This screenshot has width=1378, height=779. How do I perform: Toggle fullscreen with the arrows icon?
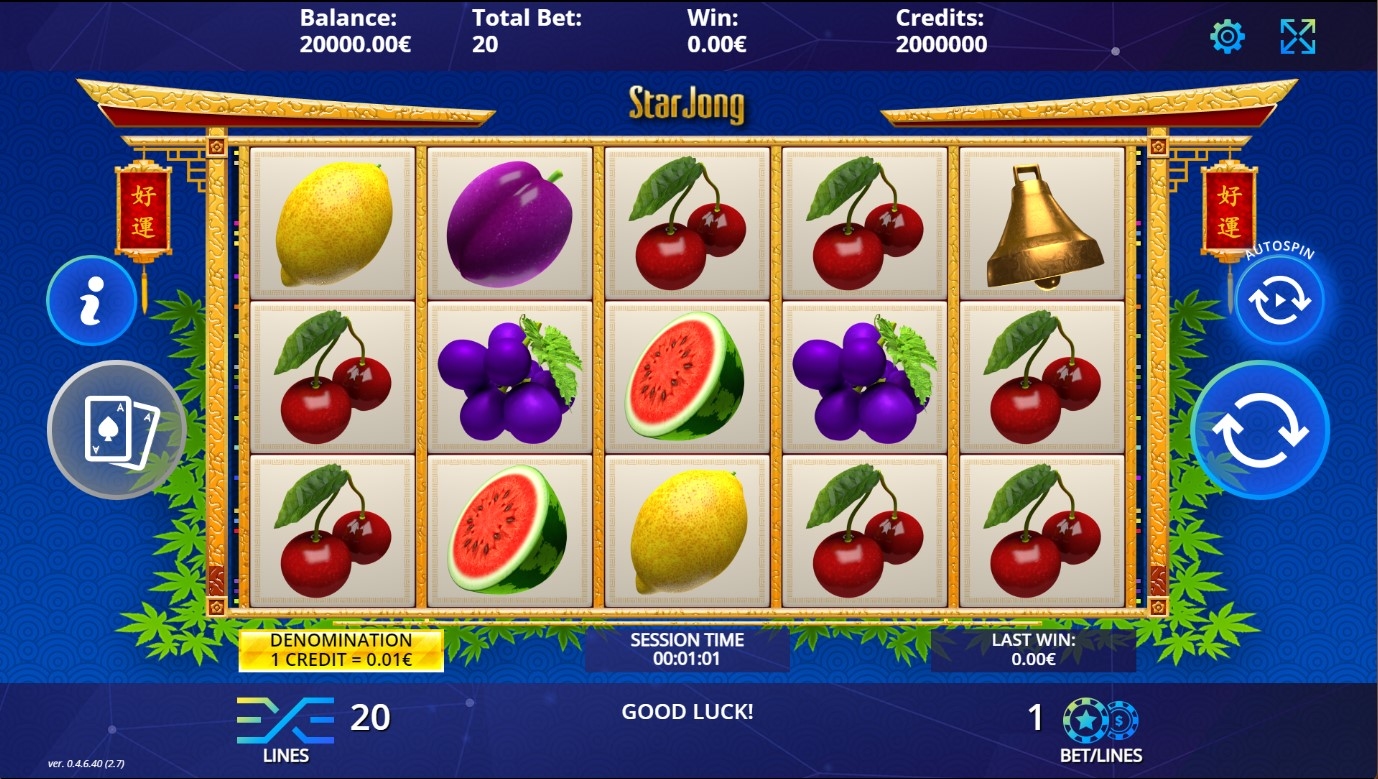pyautogui.click(x=1297, y=37)
